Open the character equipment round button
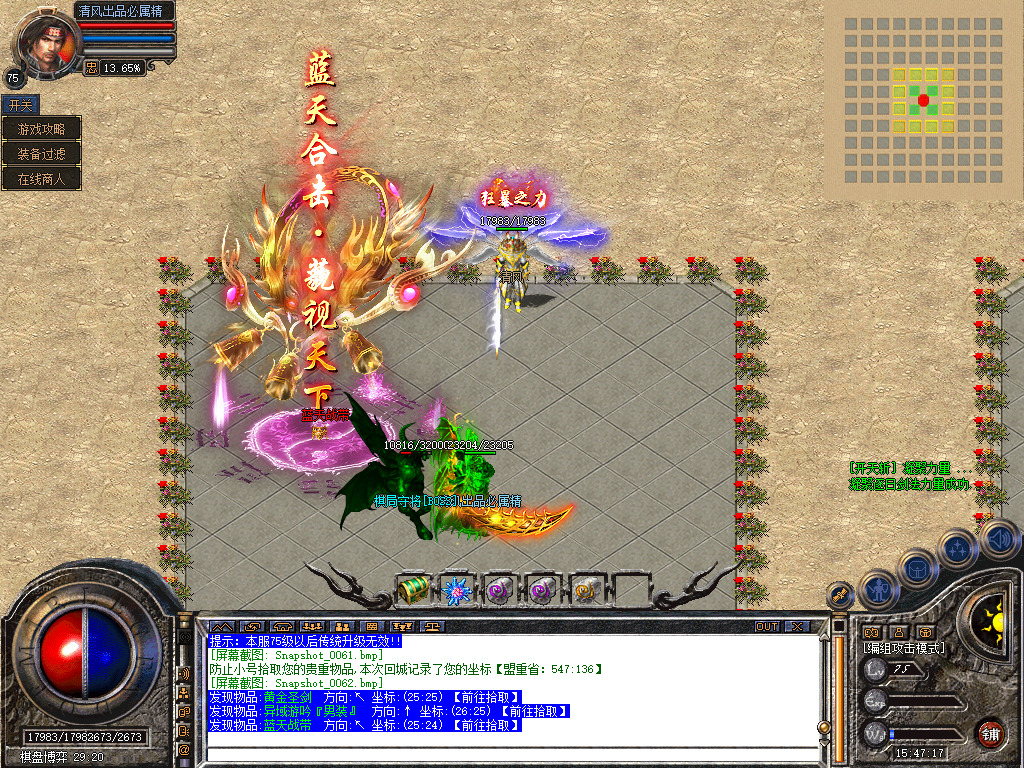This screenshot has width=1024, height=768. coord(877,590)
